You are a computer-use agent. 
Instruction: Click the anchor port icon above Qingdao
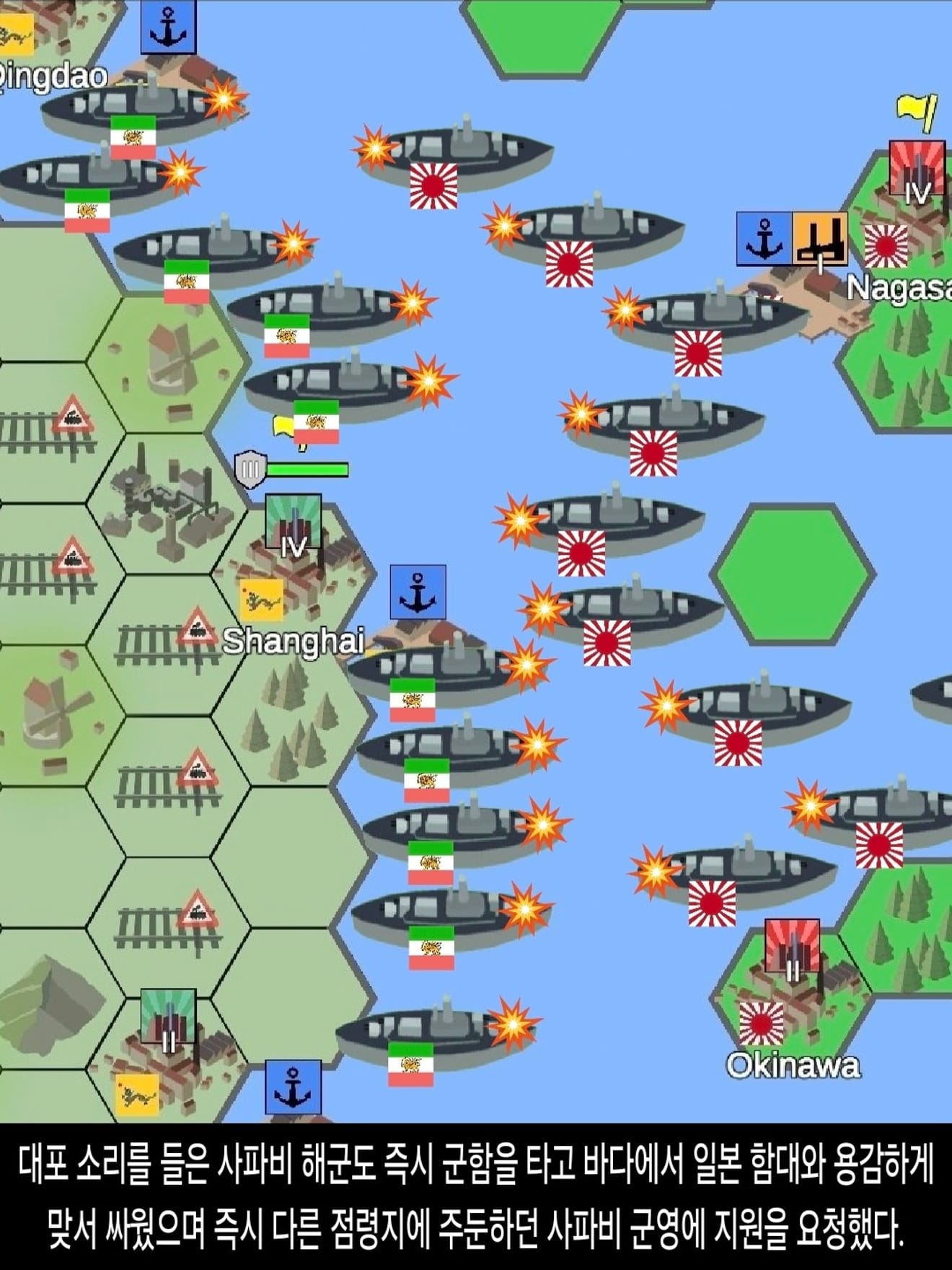[168, 27]
